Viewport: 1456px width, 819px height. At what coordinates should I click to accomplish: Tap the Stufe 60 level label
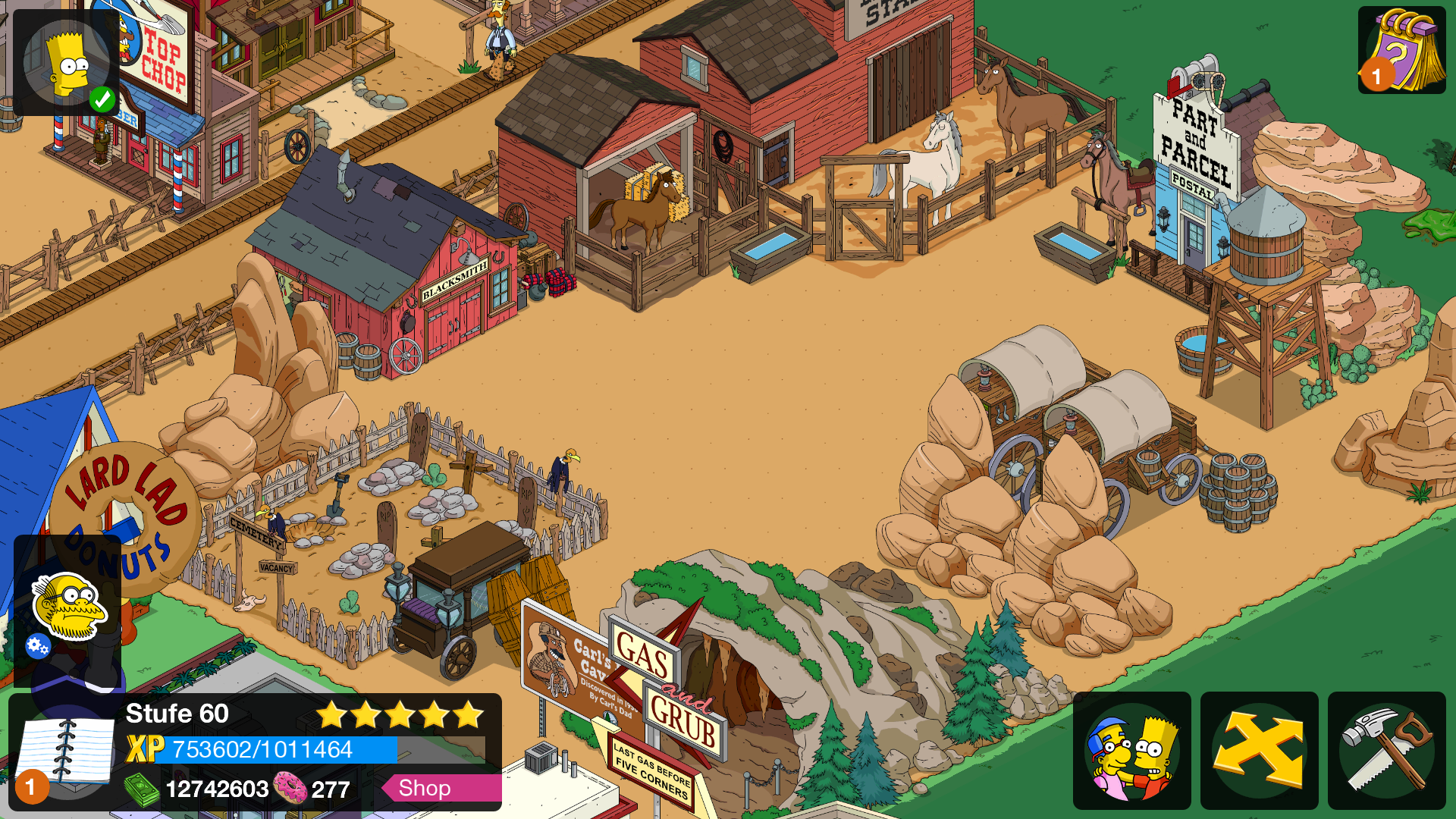[176, 714]
